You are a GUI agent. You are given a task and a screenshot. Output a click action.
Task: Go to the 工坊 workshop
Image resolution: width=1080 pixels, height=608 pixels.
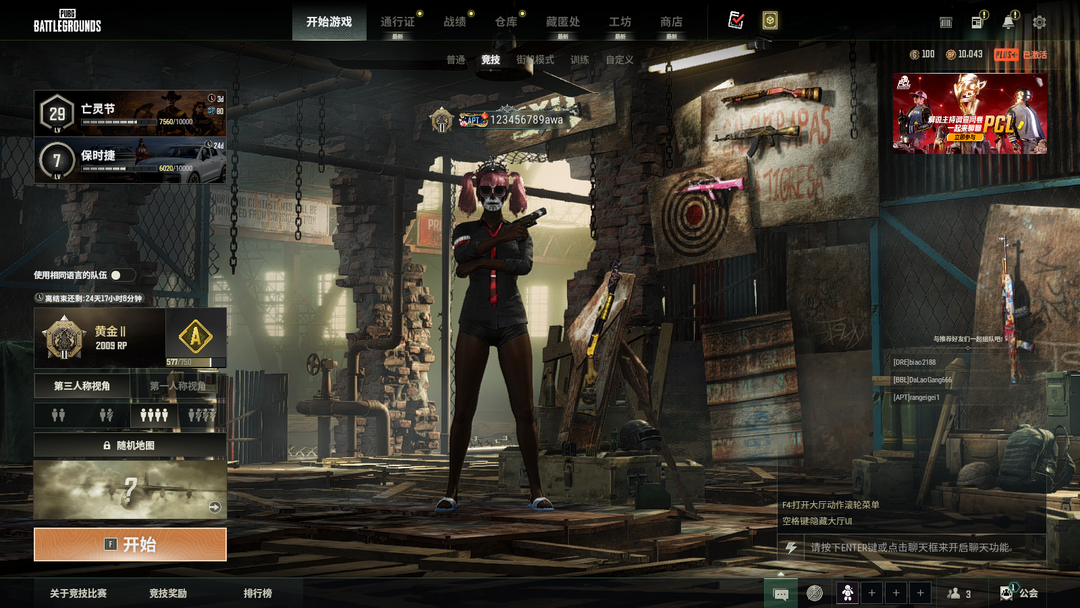pos(620,22)
